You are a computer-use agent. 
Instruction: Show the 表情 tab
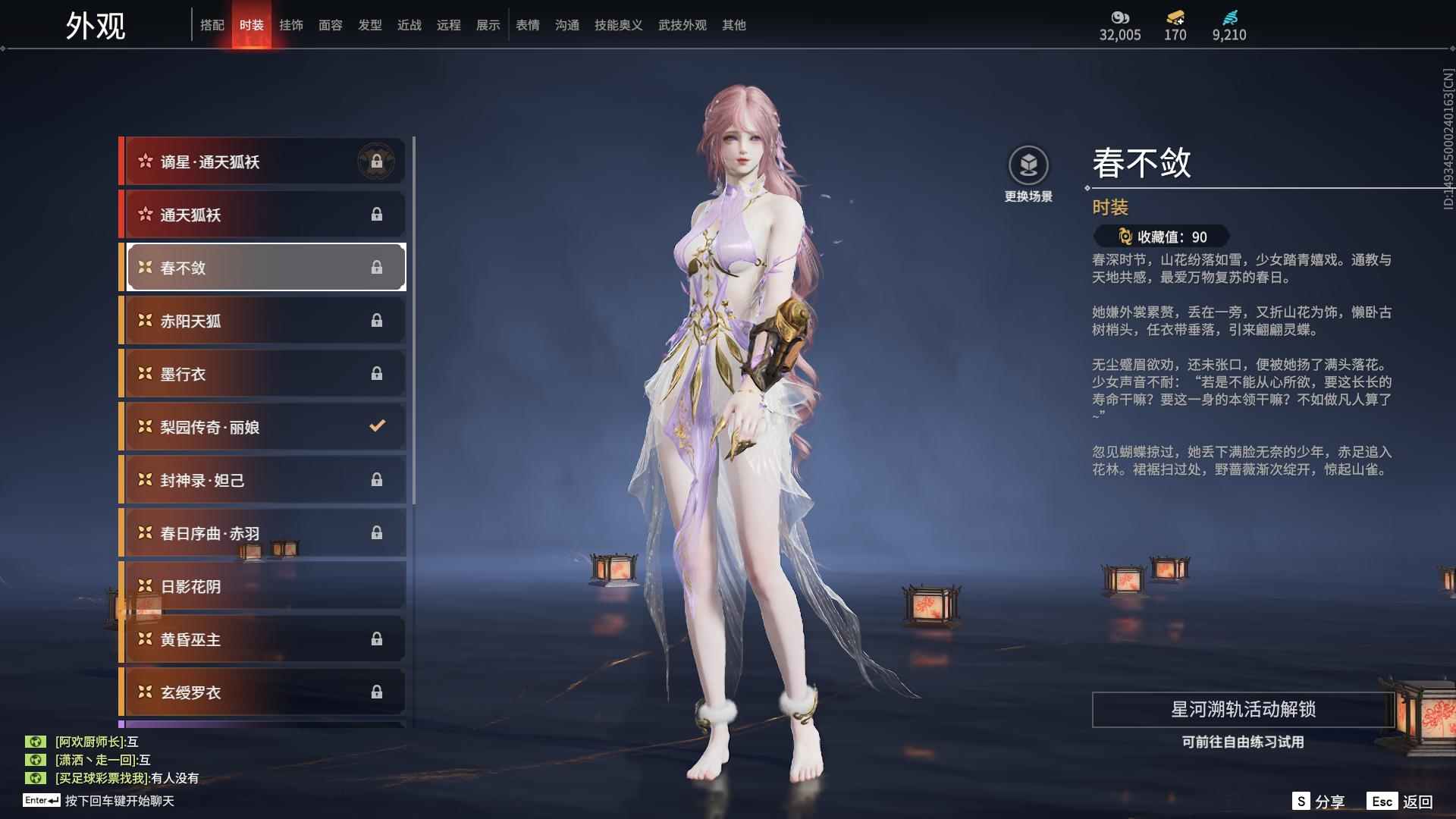coord(528,25)
